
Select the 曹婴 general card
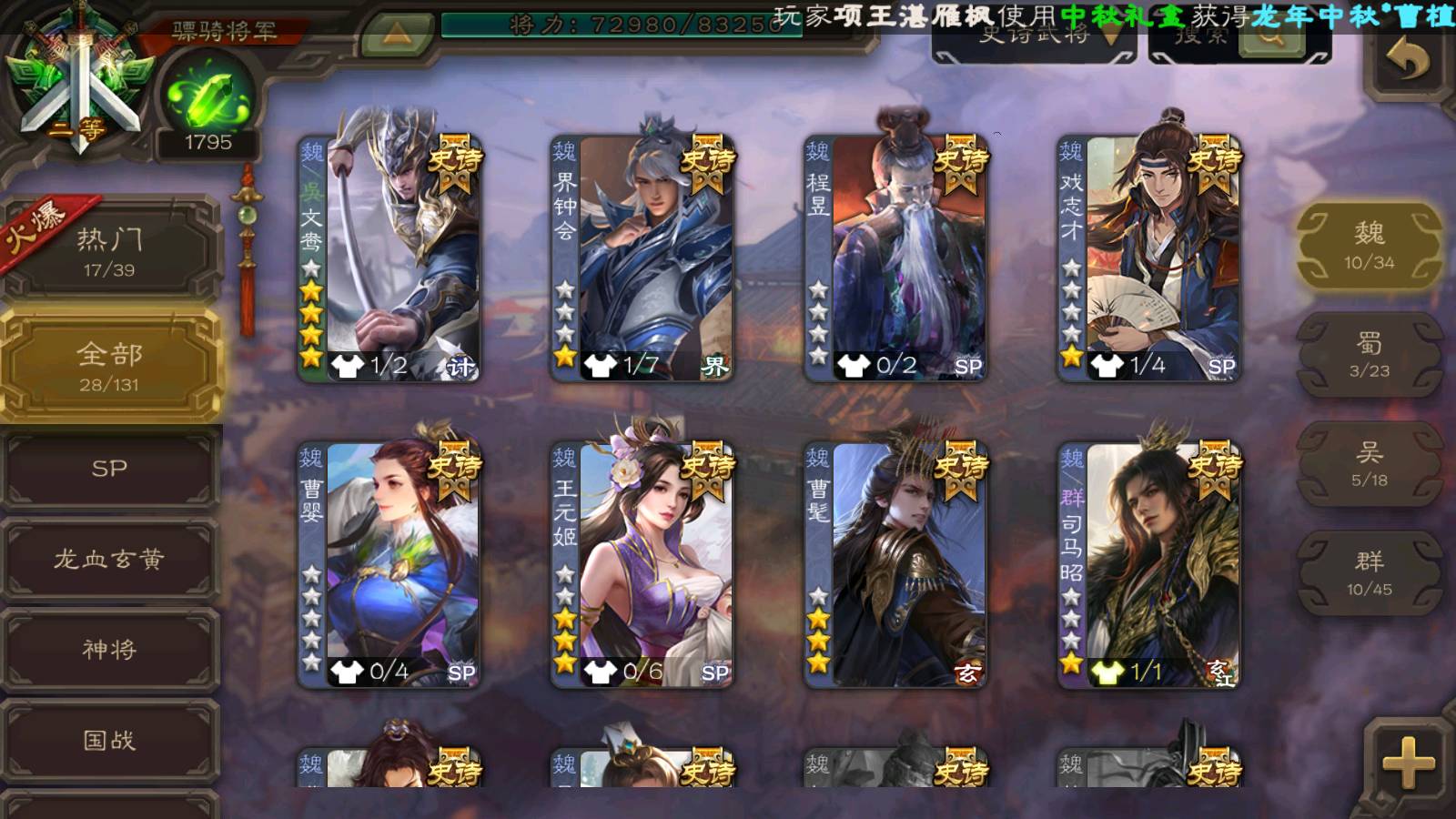pos(389,564)
